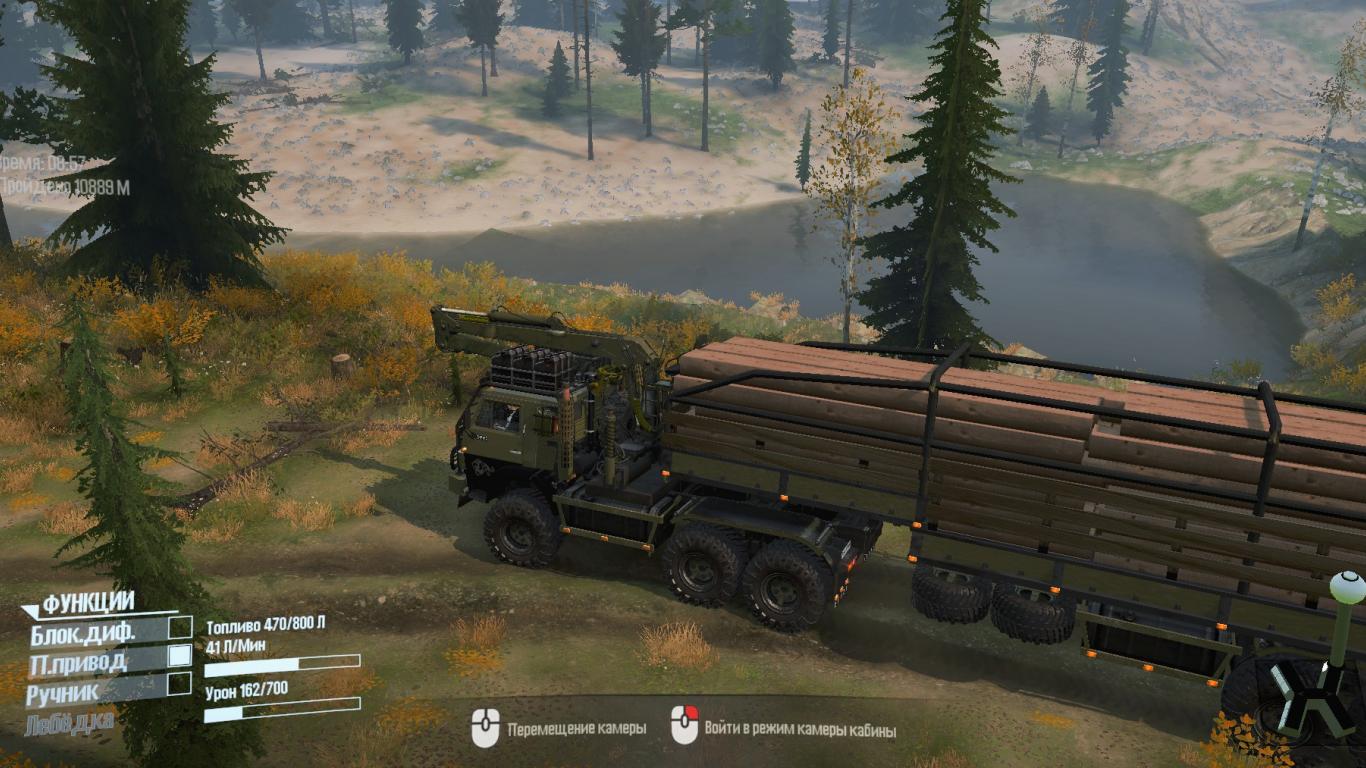Toggle the Ручник handbrake function
The height and width of the screenshot is (768, 1366).
[x=180, y=684]
